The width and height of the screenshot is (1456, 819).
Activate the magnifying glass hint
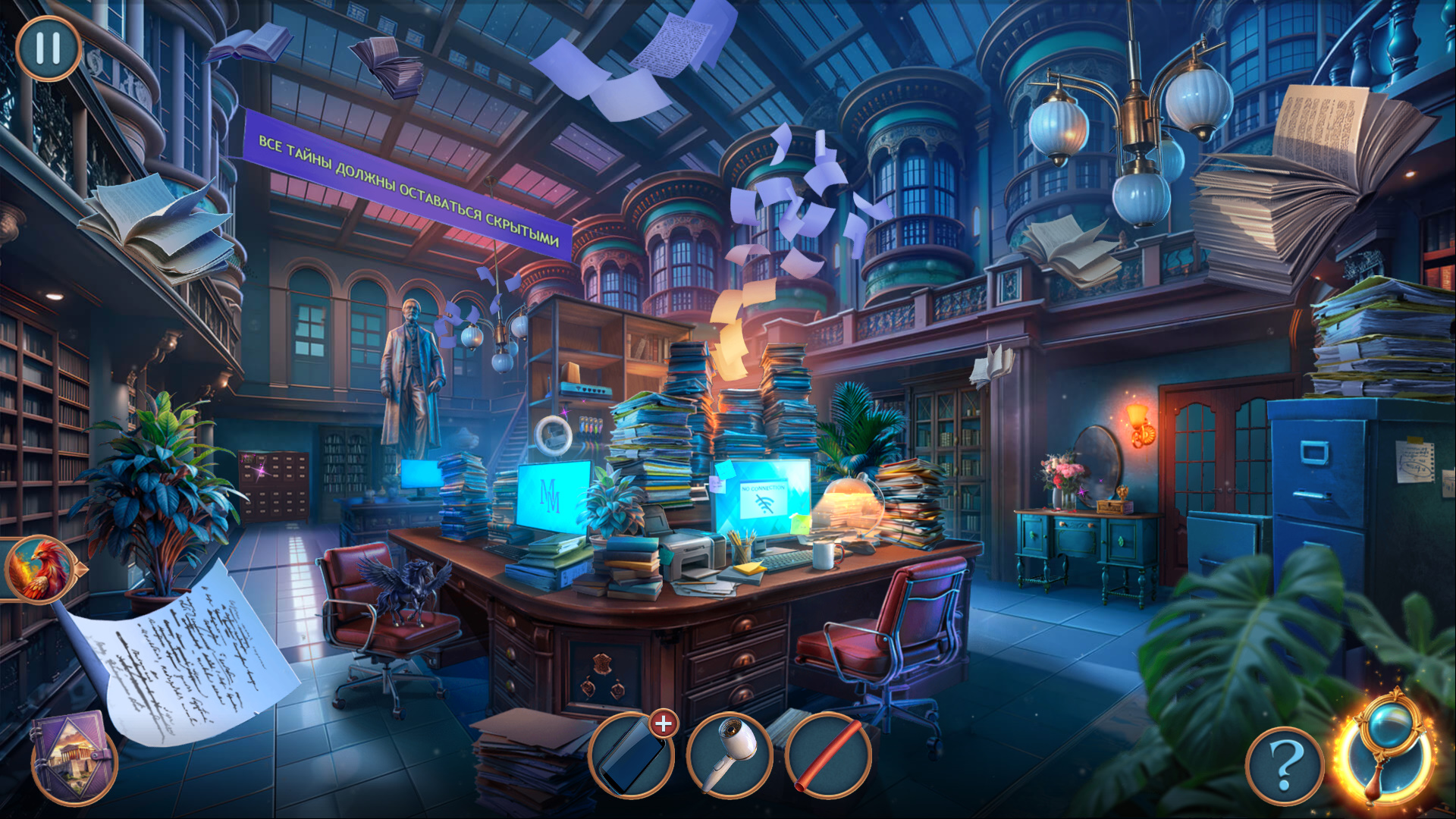coord(1387,748)
